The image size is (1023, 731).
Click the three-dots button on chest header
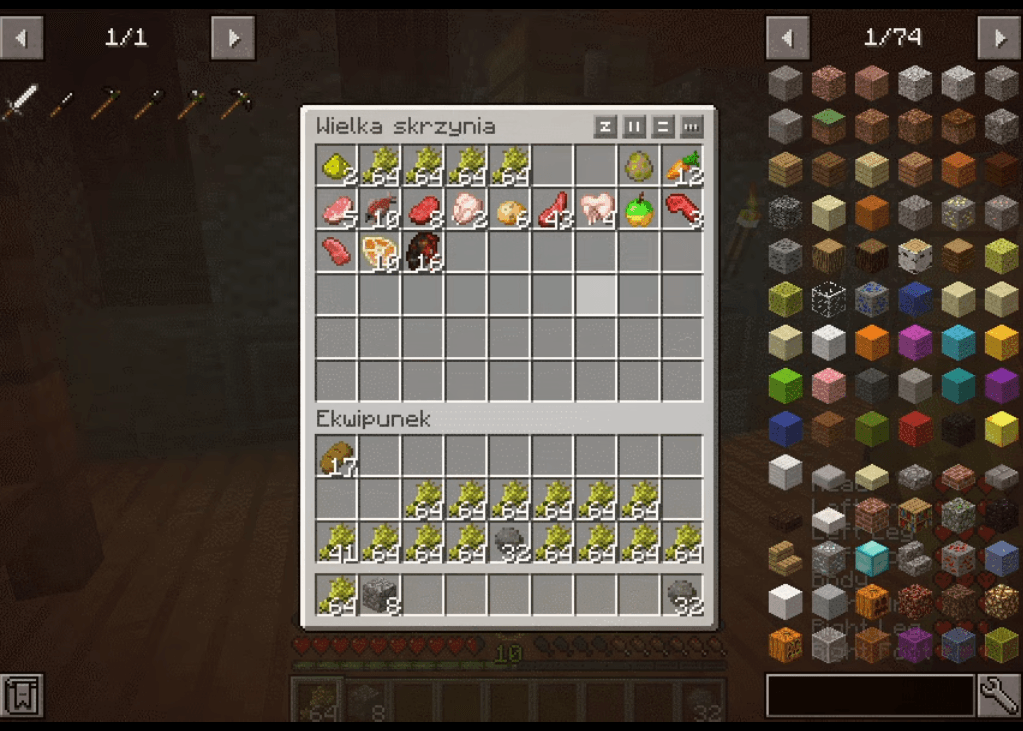click(691, 127)
